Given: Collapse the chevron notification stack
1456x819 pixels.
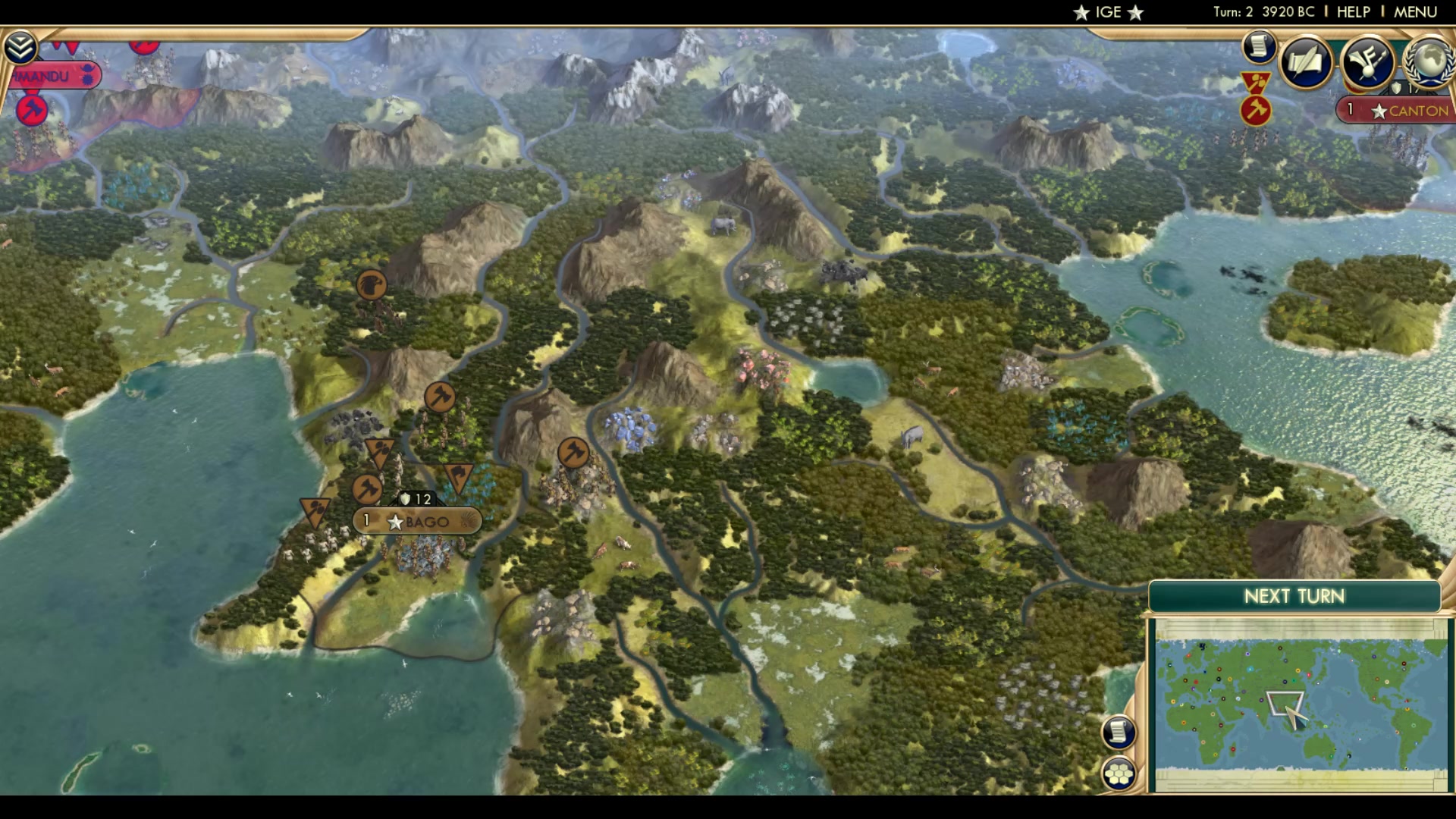Looking at the screenshot, I should tap(22, 47).
